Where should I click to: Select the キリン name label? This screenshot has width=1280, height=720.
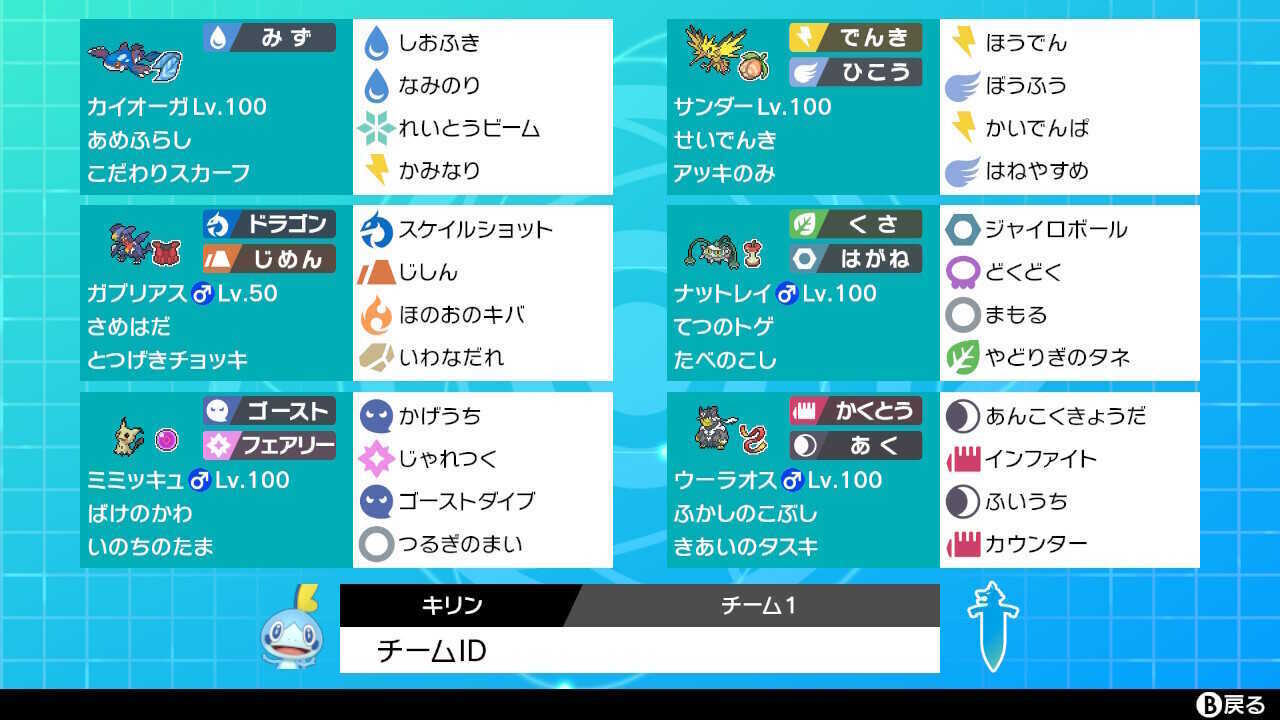point(452,604)
